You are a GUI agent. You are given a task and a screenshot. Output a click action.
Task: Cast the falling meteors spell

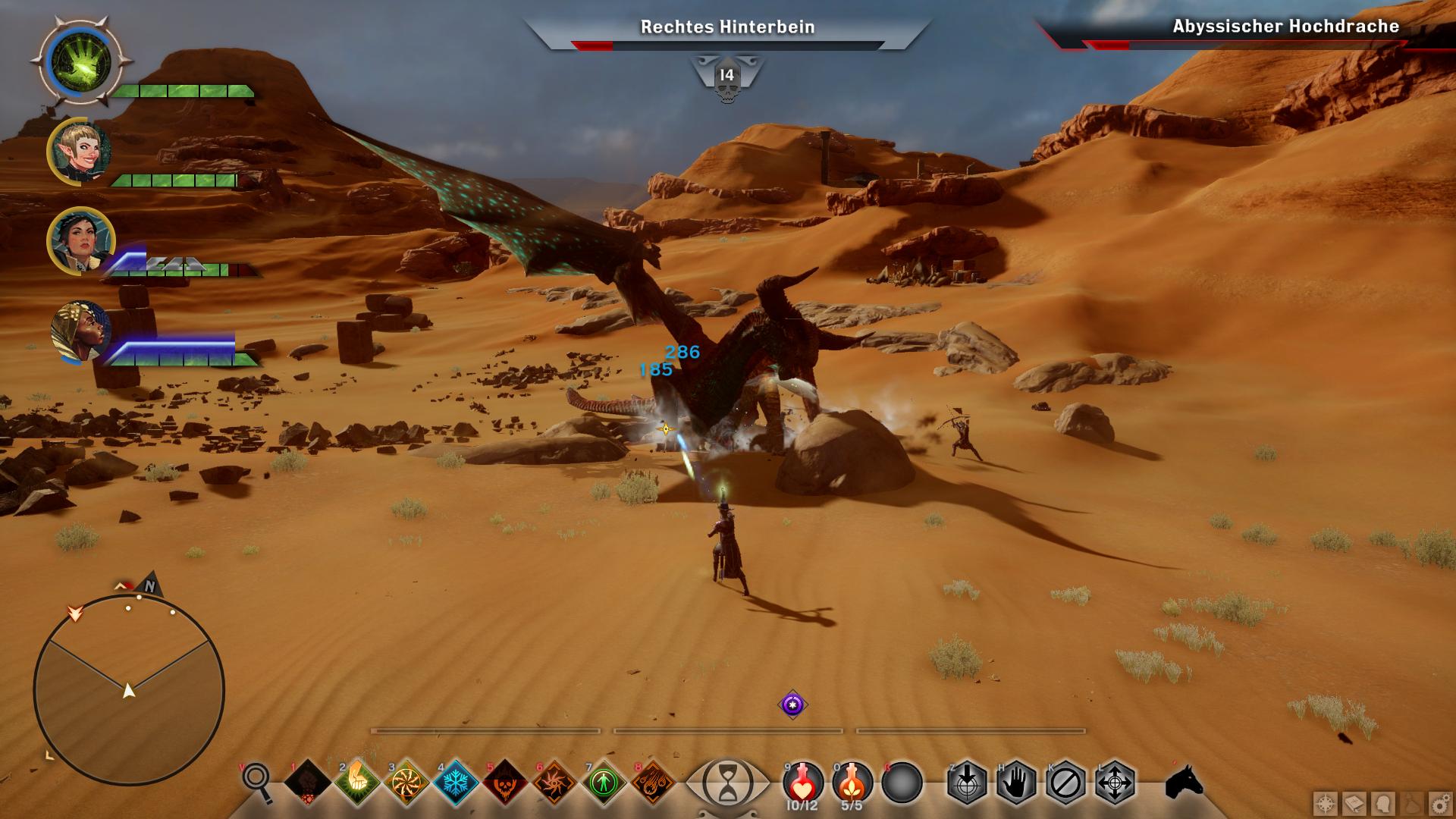click(653, 781)
